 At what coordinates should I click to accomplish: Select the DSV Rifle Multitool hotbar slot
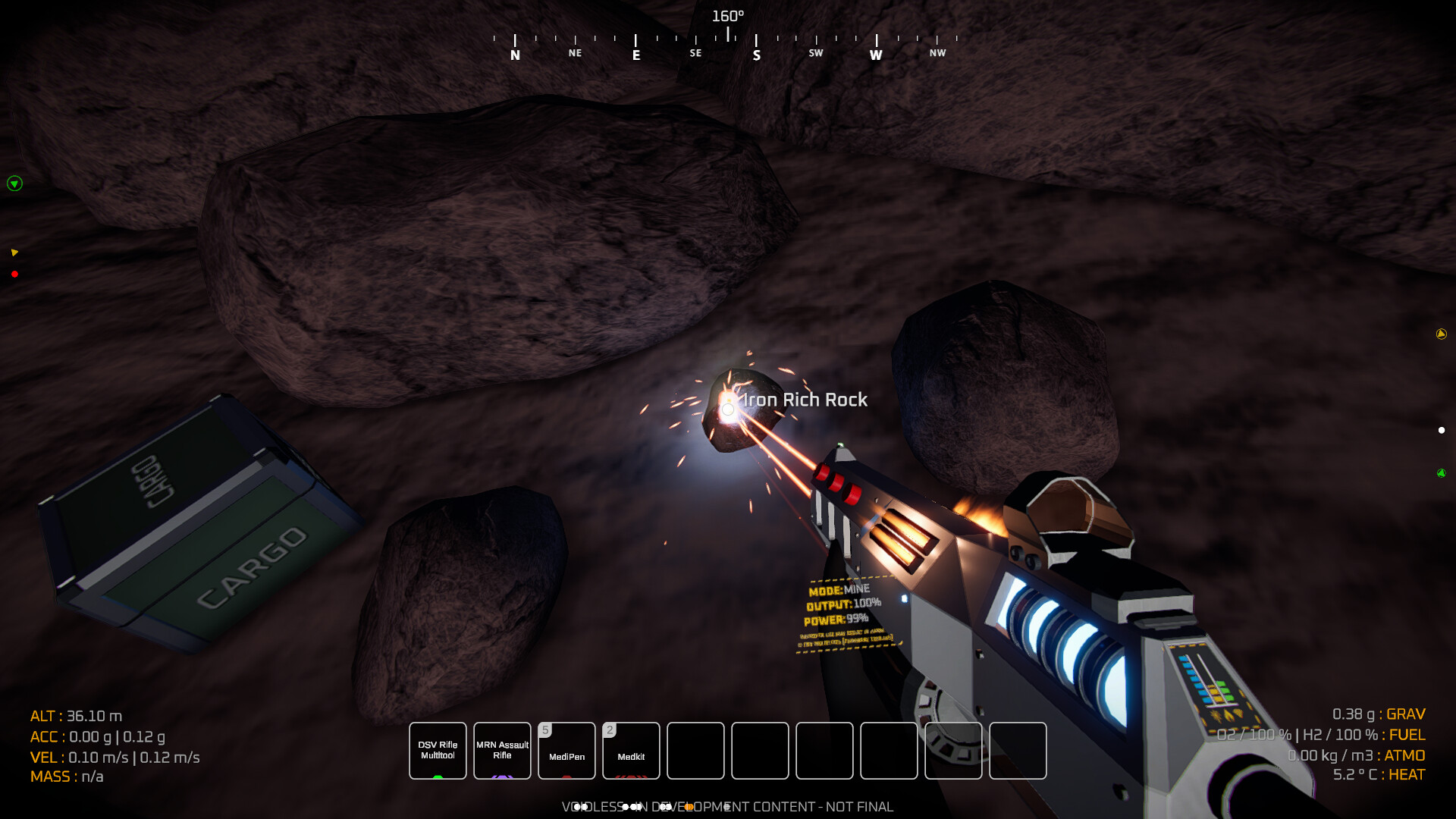438,751
